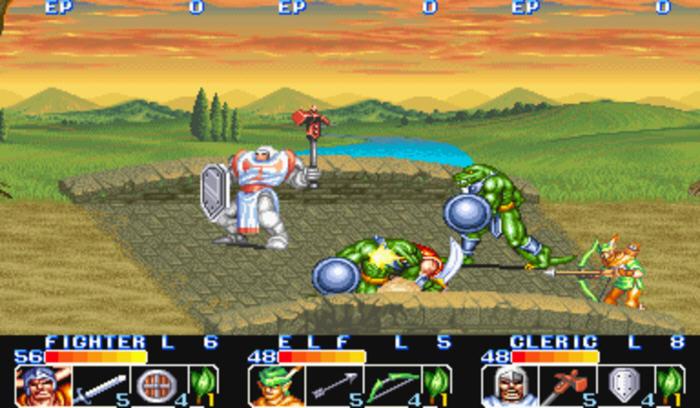Click the Fighter's sword weapon icon

(96, 386)
